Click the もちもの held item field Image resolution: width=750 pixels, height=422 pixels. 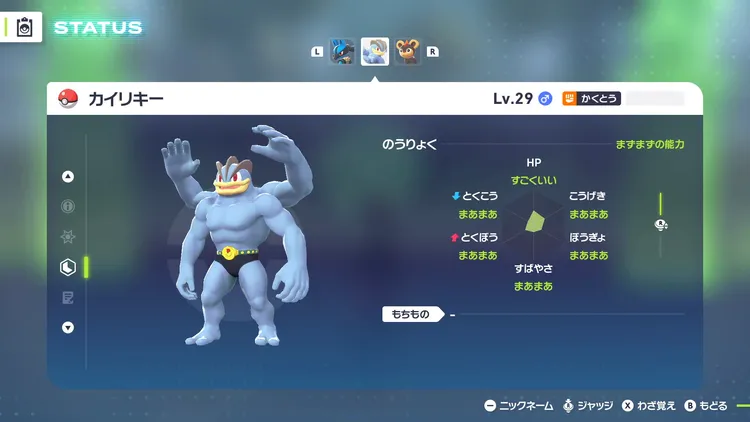[410, 315]
